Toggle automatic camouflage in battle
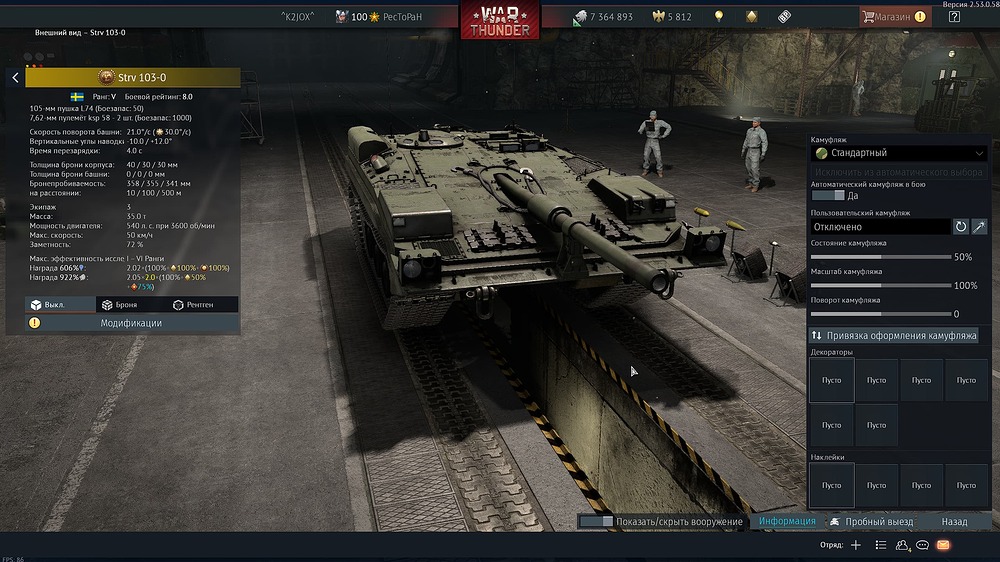This screenshot has height=562, width=1000. [829, 195]
